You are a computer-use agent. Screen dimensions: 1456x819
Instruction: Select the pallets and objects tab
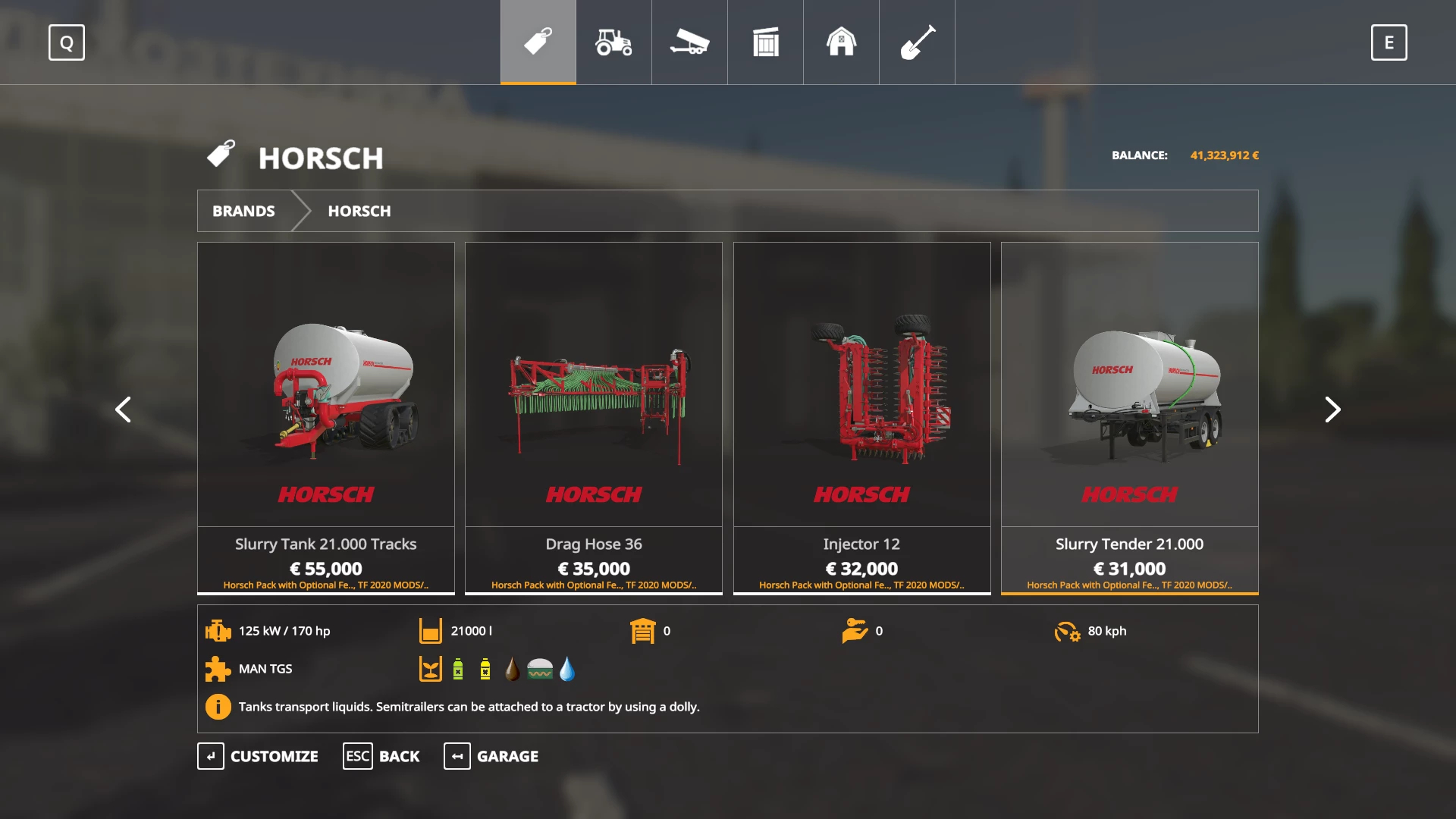(765, 42)
